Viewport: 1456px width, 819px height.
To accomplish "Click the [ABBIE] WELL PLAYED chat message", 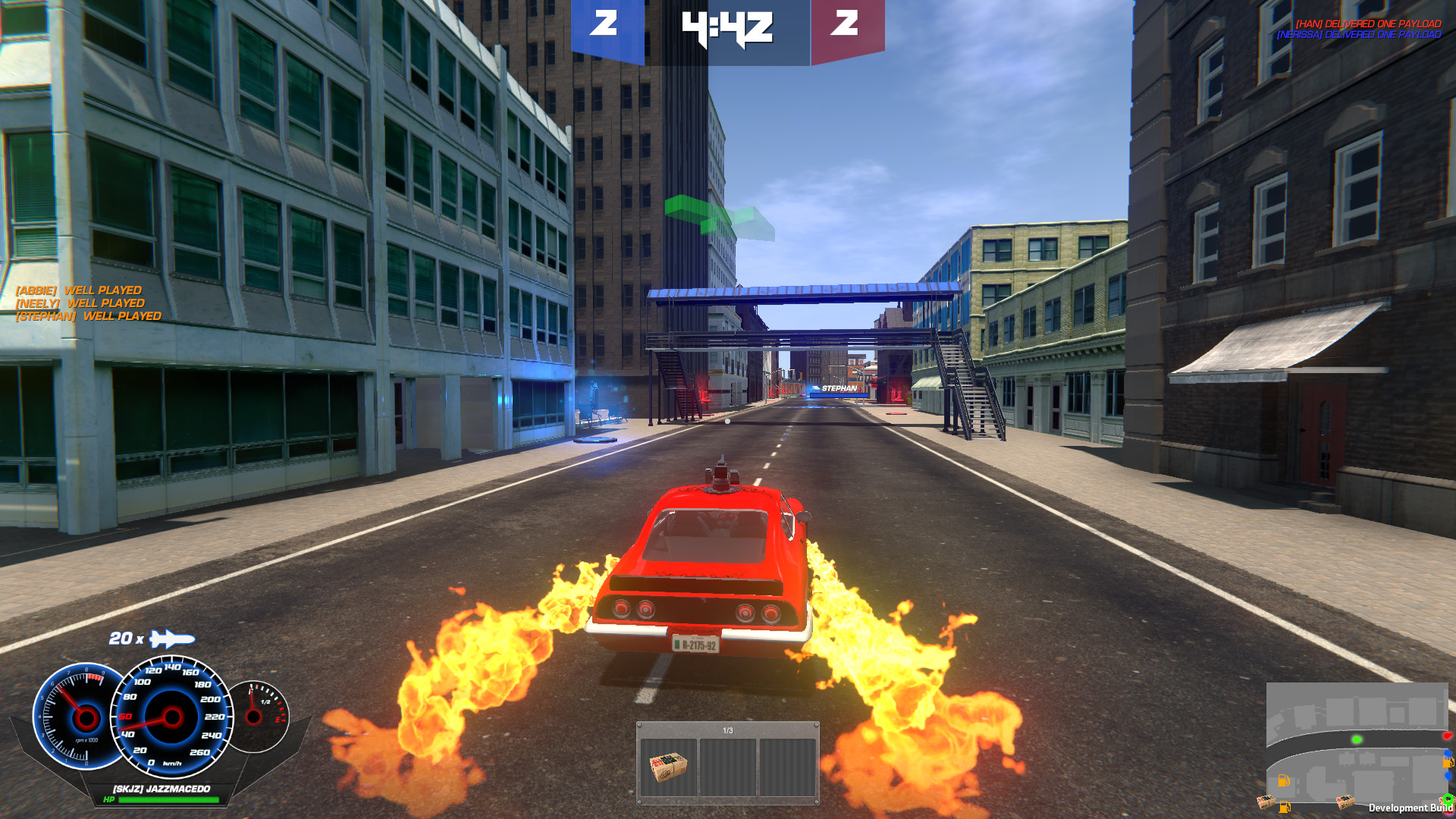I will [x=80, y=289].
